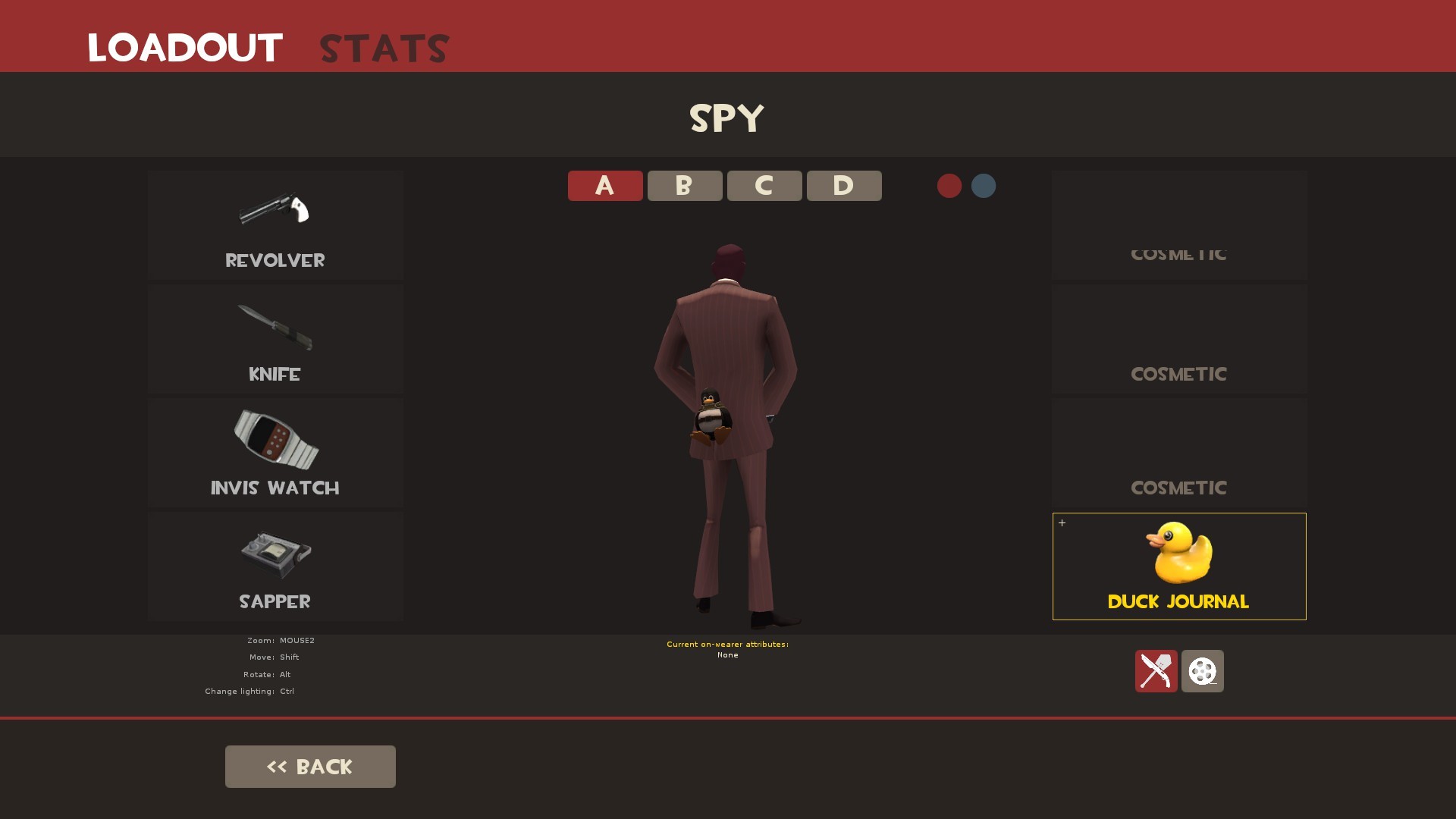Switch team preview to BLU
The height and width of the screenshot is (819, 1456).
point(983,186)
